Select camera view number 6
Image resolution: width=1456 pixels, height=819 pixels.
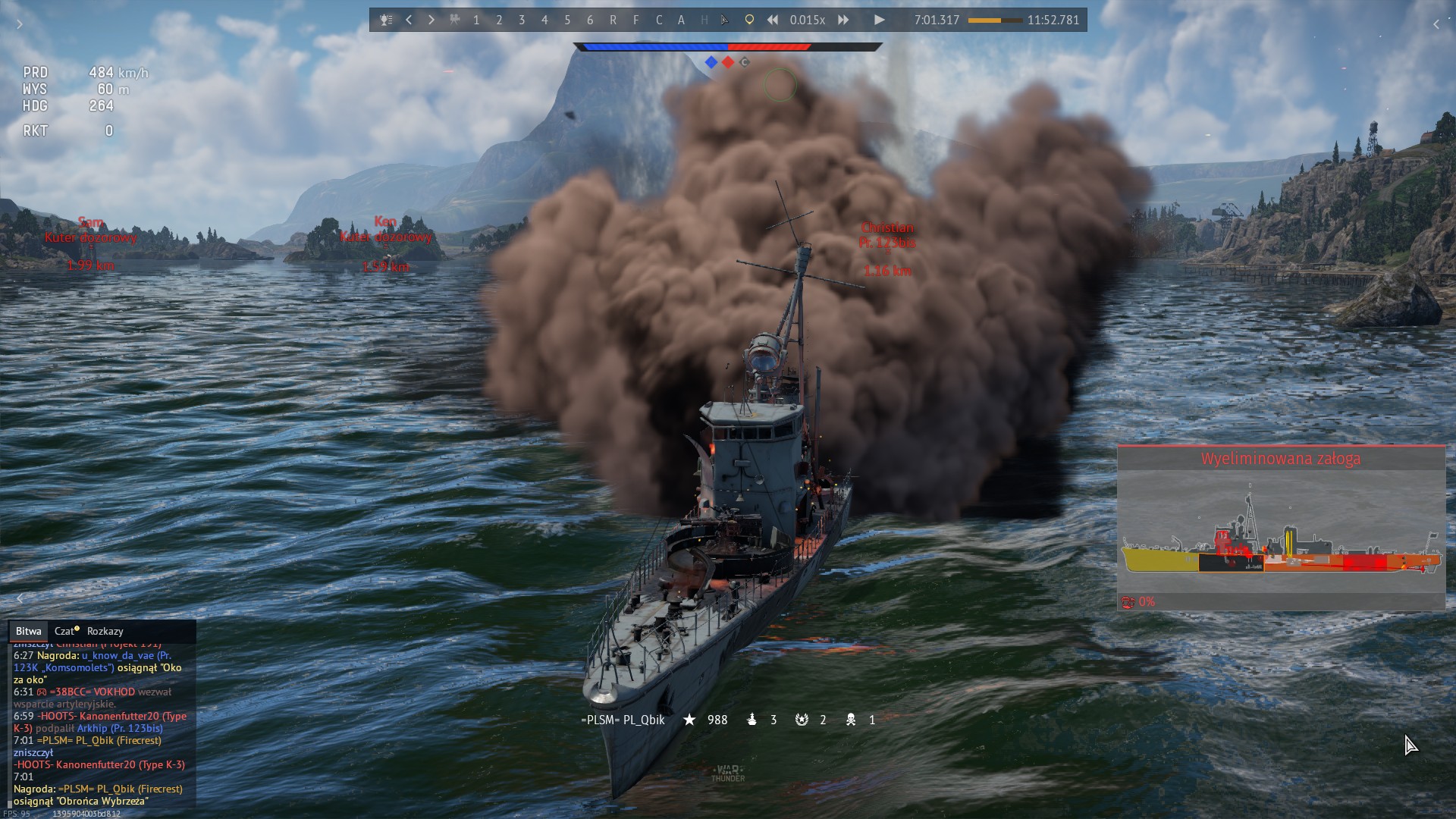(x=590, y=20)
